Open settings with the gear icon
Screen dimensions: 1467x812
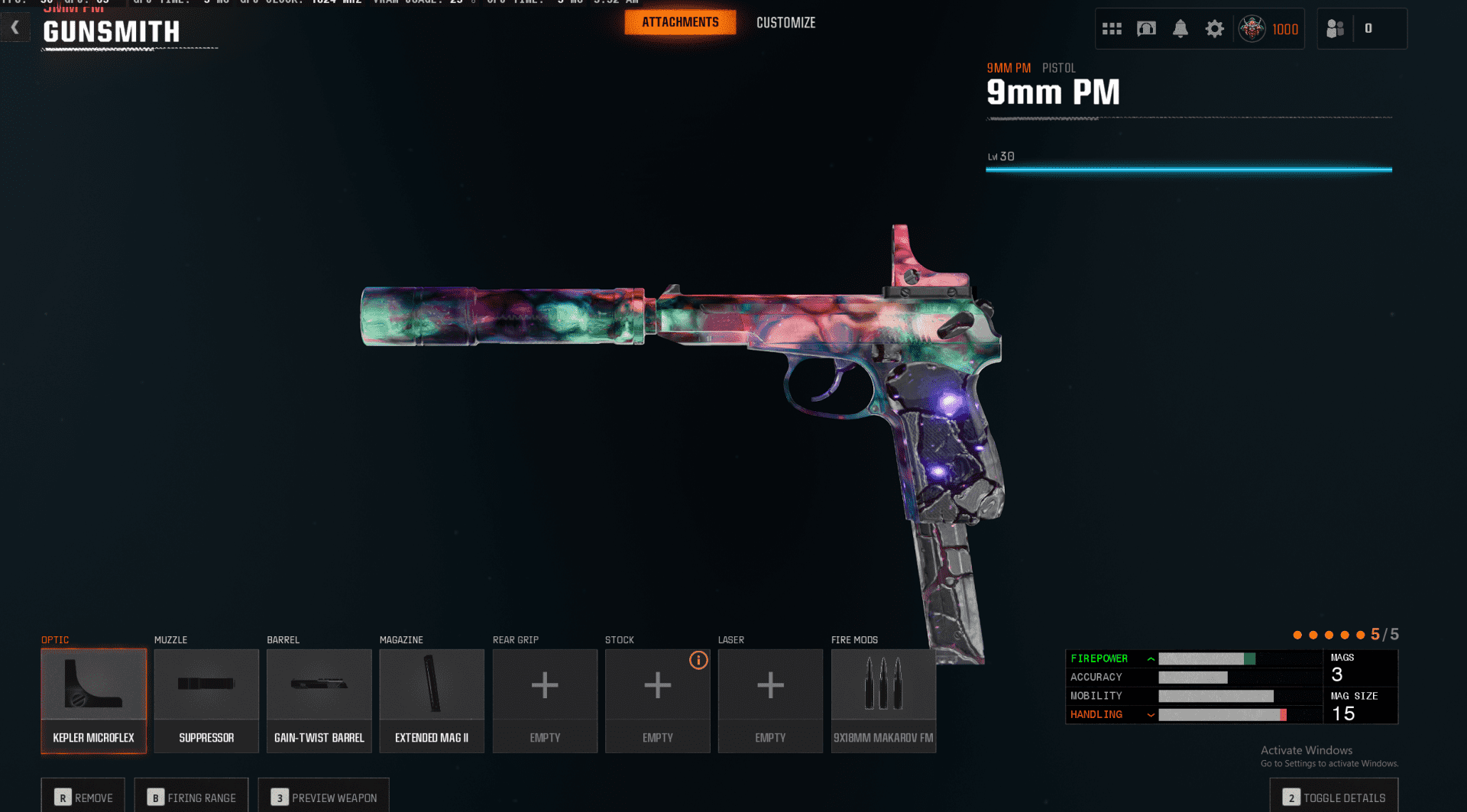click(1214, 29)
